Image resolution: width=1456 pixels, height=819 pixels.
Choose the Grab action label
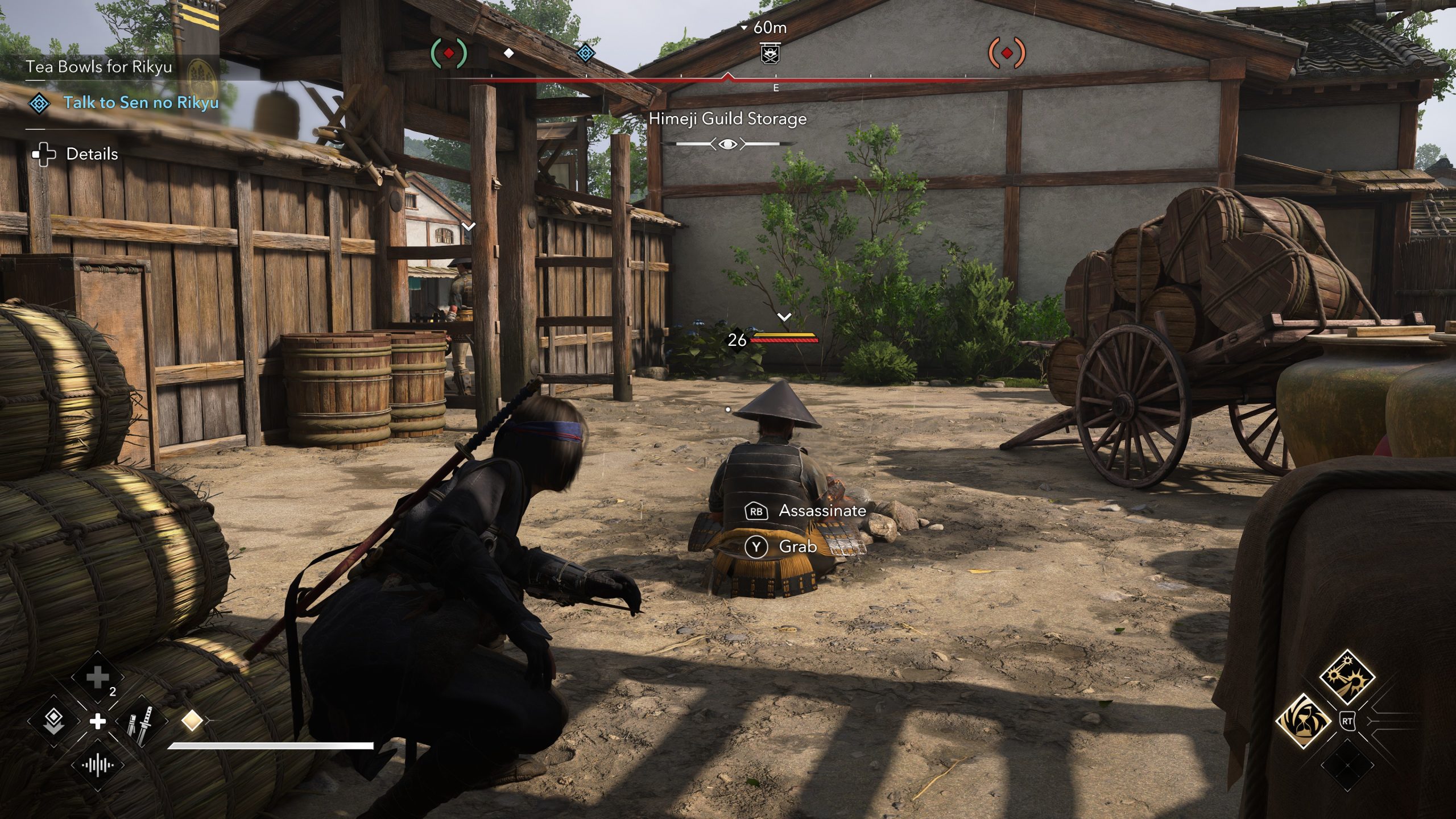pos(797,547)
